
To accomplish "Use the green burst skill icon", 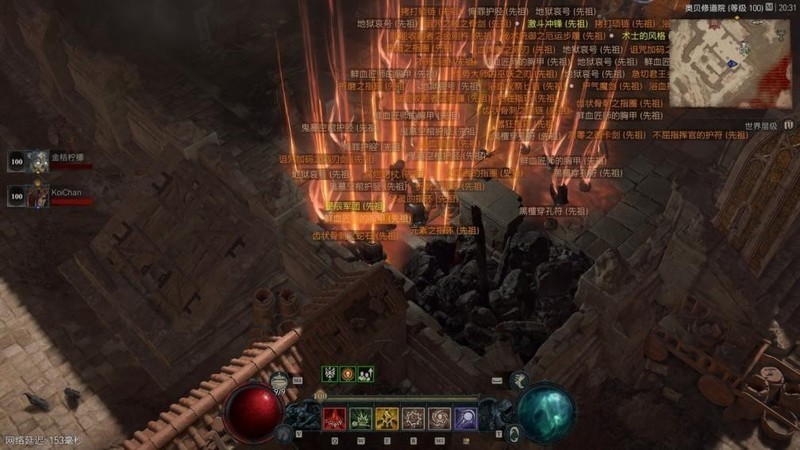I will (359, 419).
